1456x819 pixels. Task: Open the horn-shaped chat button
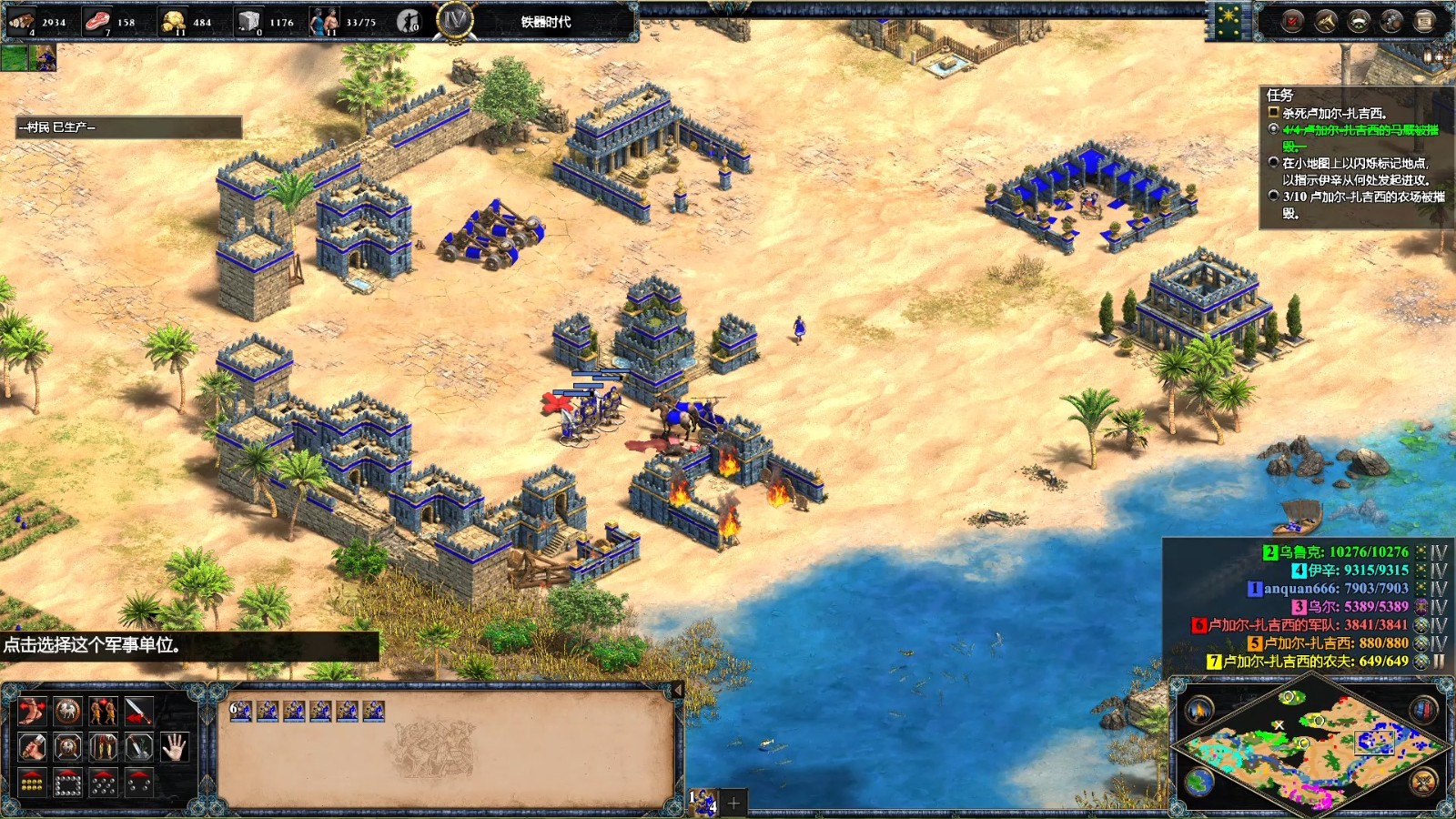click(x=1326, y=21)
